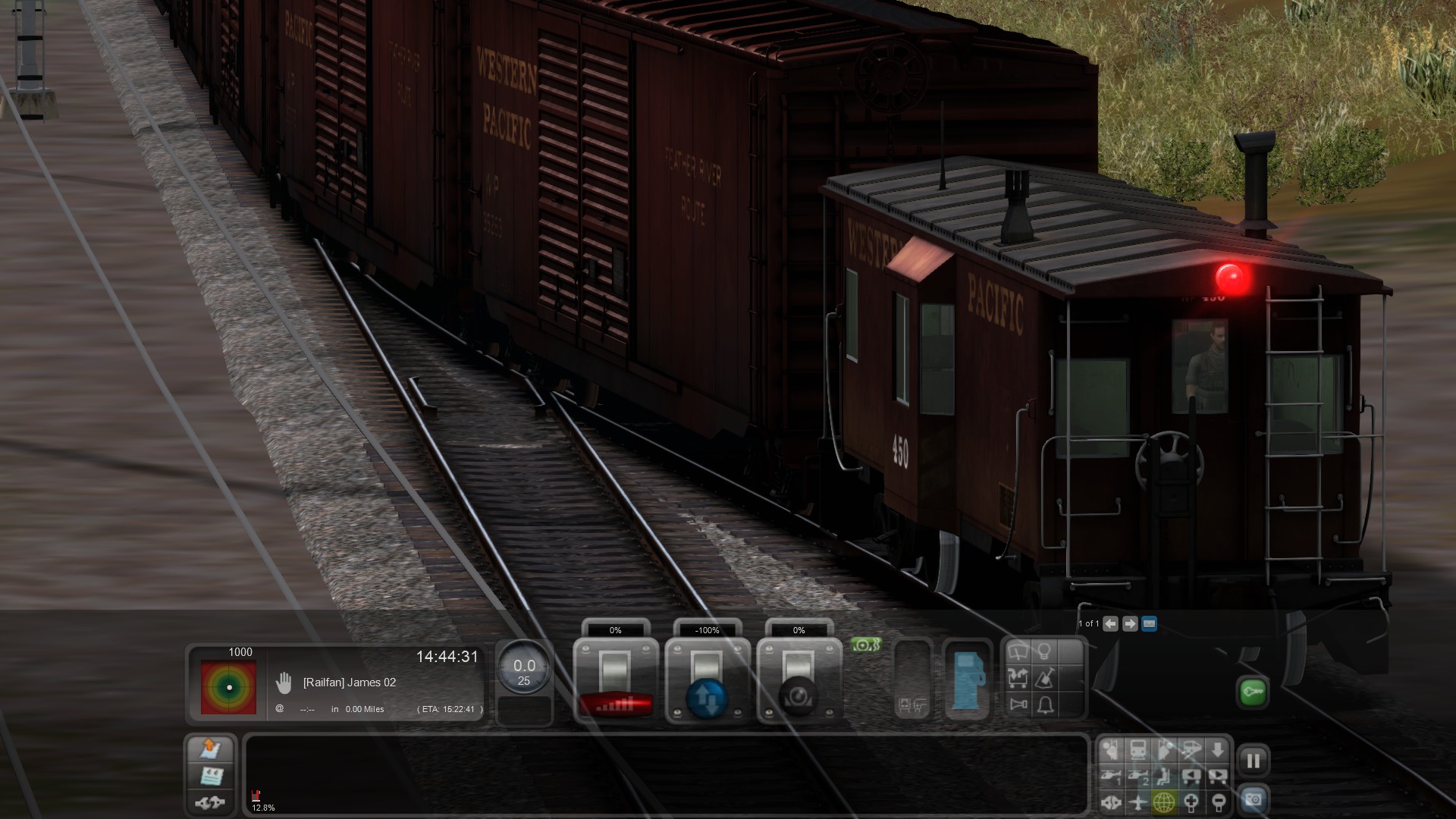Activate the shovel coal icon

tap(1045, 678)
